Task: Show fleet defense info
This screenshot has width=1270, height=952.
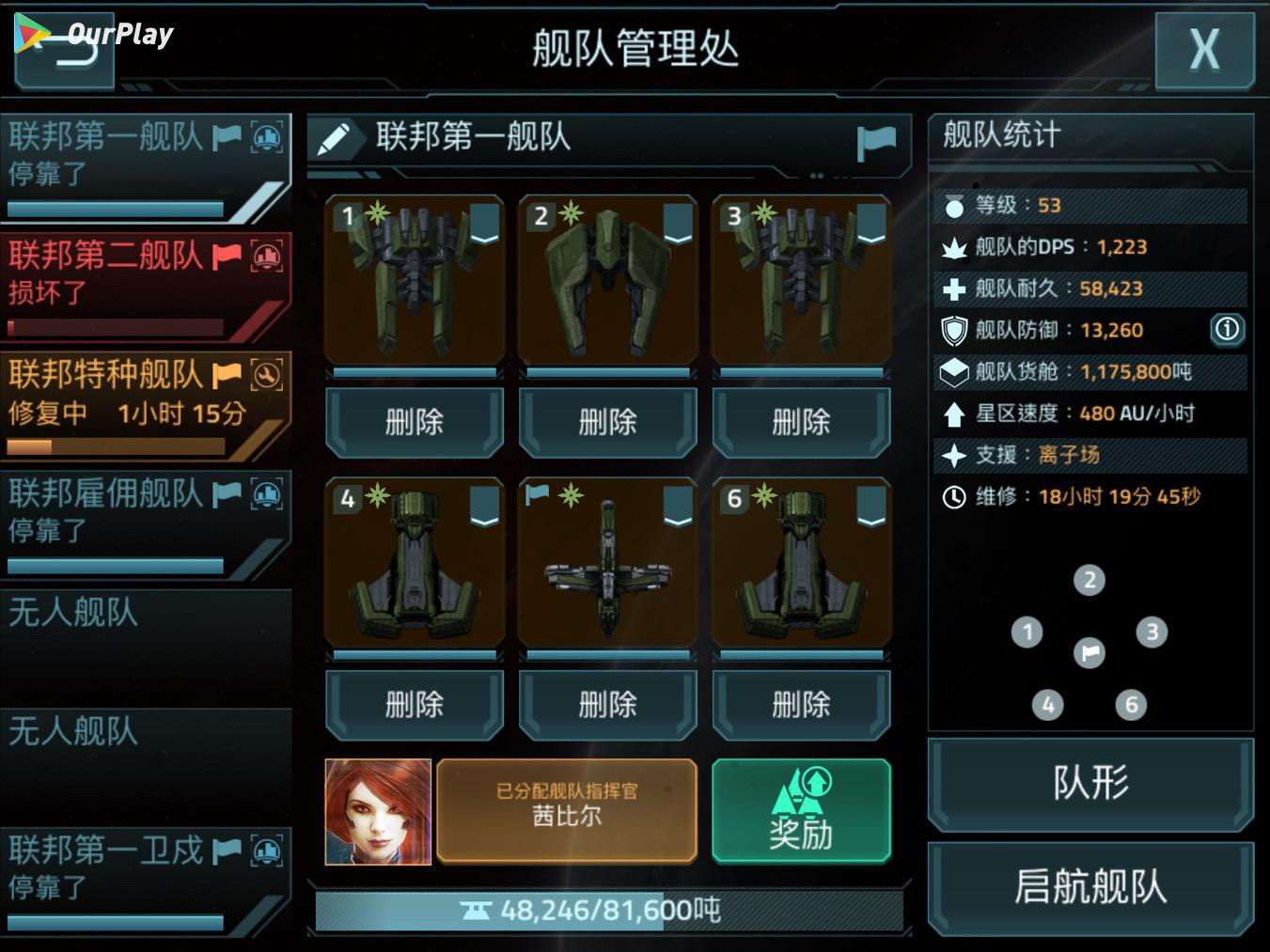Action: 1227,329
